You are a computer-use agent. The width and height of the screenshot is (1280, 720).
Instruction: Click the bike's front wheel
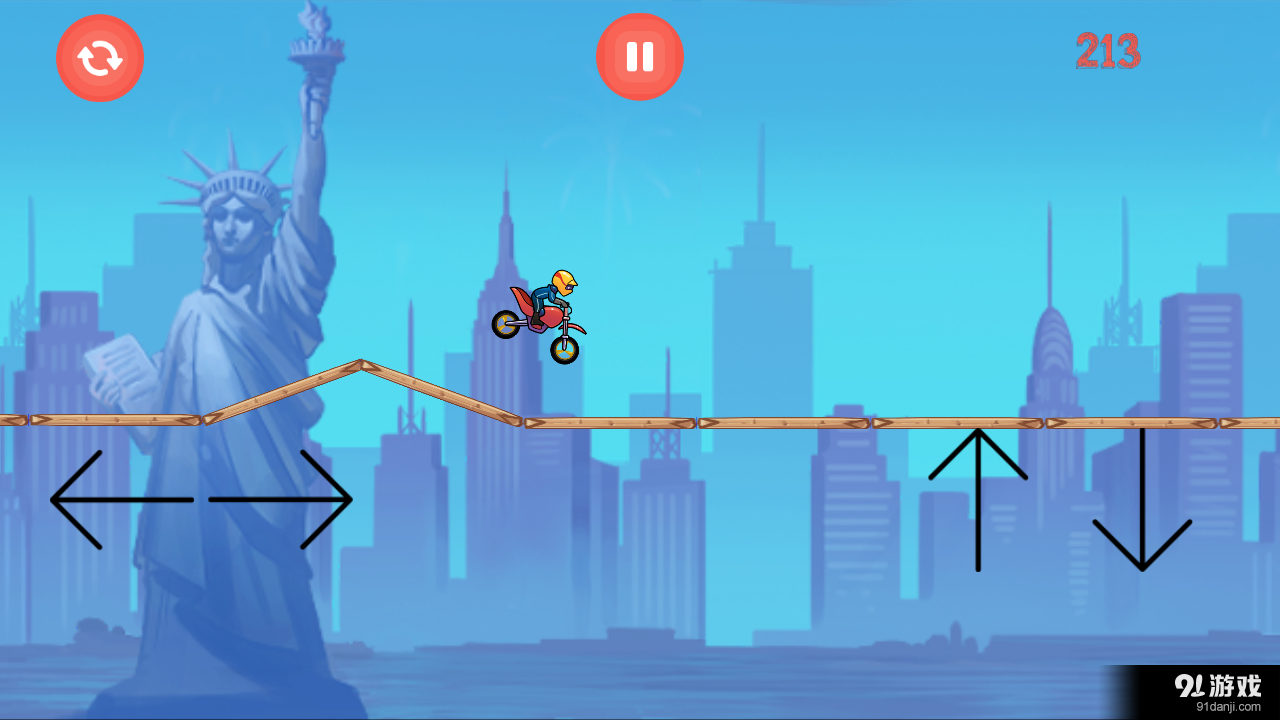[563, 348]
